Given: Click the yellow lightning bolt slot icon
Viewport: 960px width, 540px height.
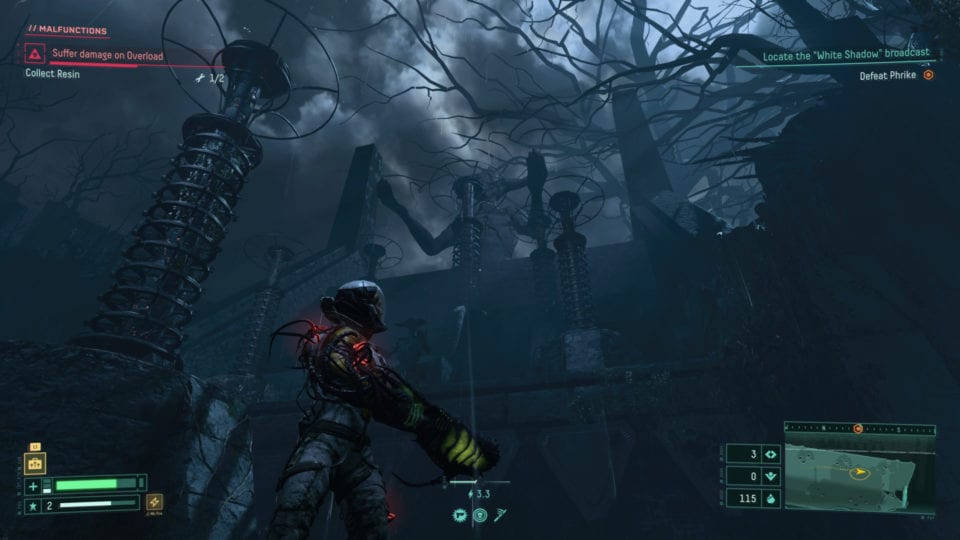Looking at the screenshot, I should 155,503.
